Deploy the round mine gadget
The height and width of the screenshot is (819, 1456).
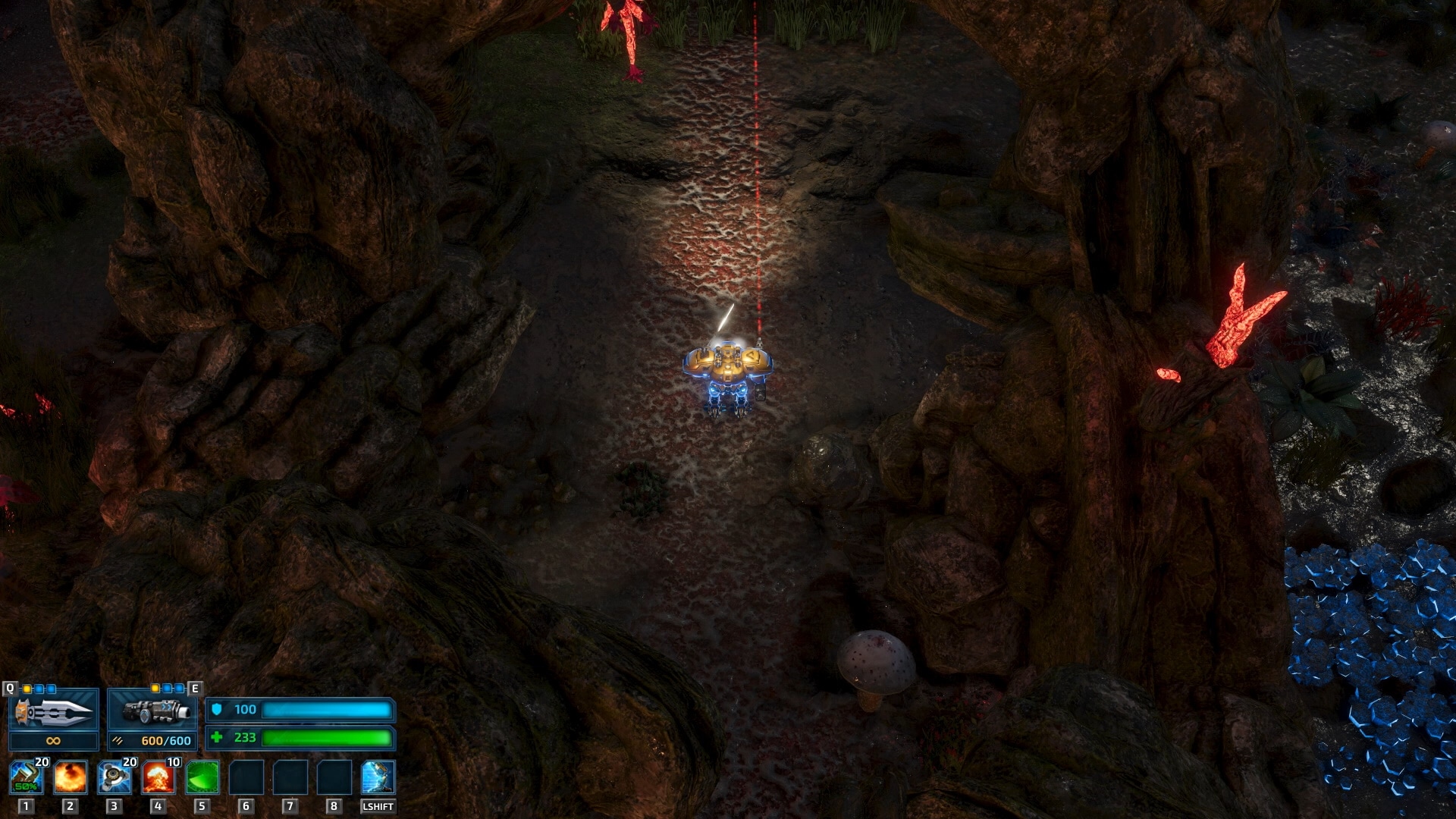click(114, 778)
